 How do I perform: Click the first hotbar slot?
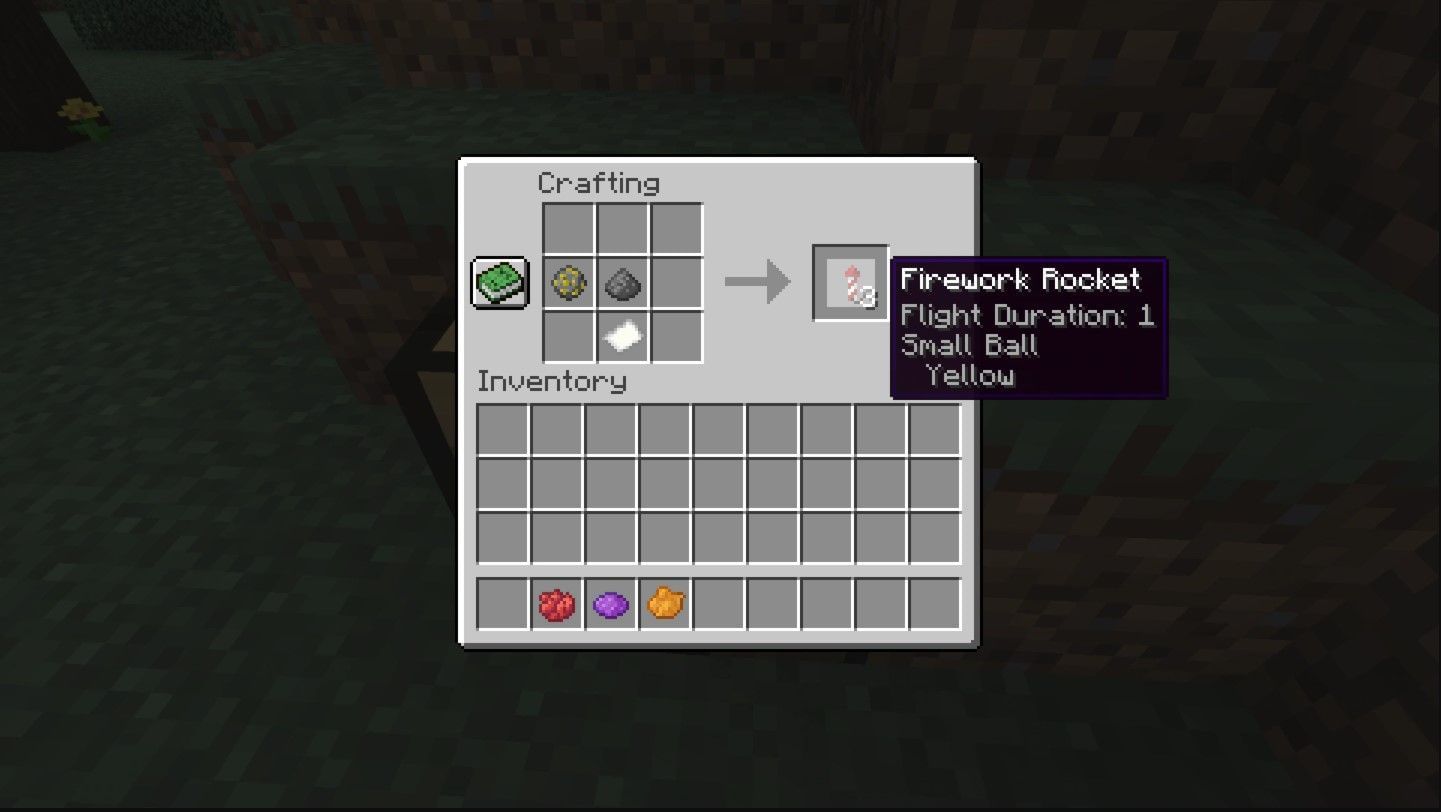(502, 601)
